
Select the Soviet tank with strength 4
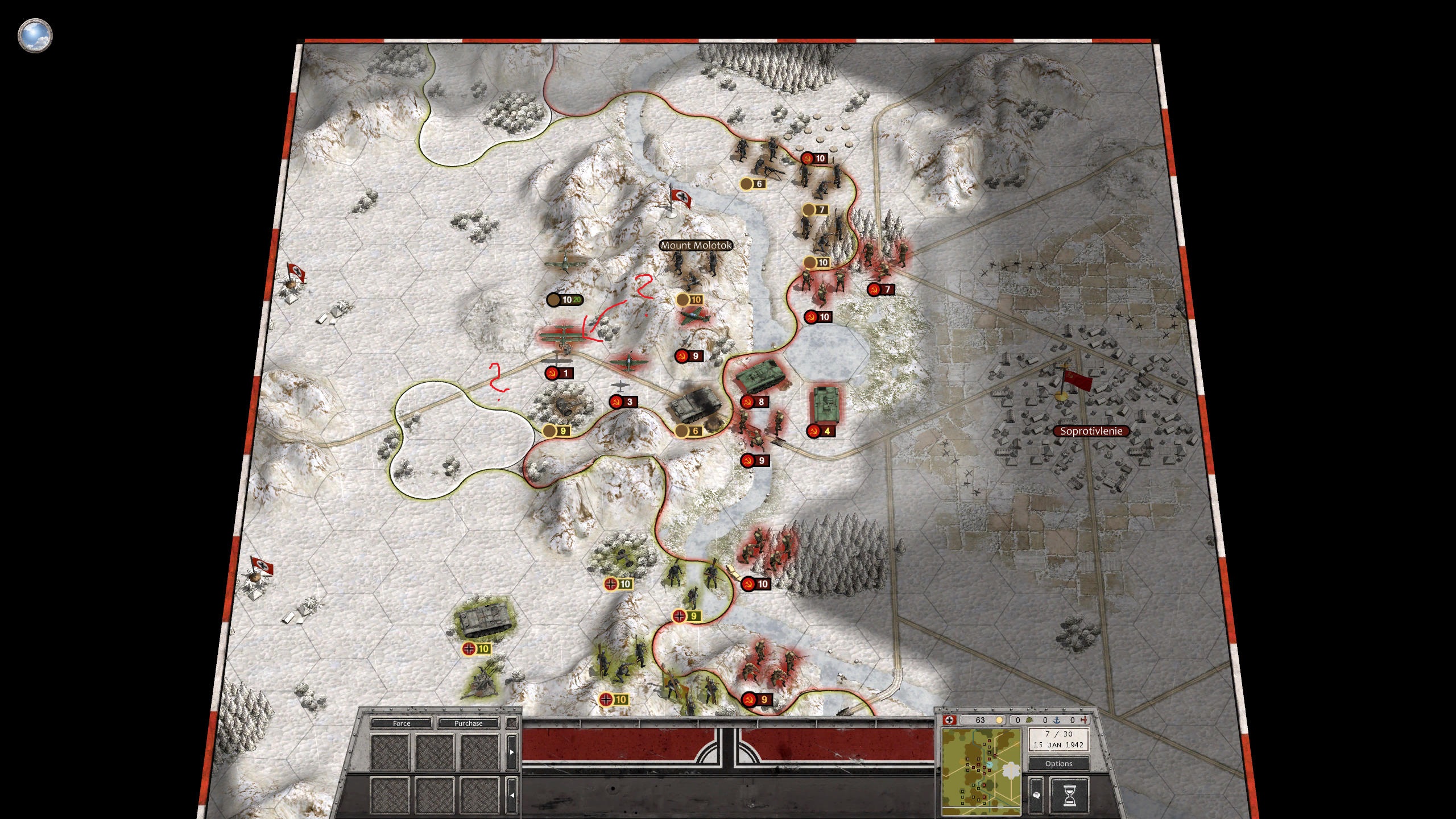point(824,405)
